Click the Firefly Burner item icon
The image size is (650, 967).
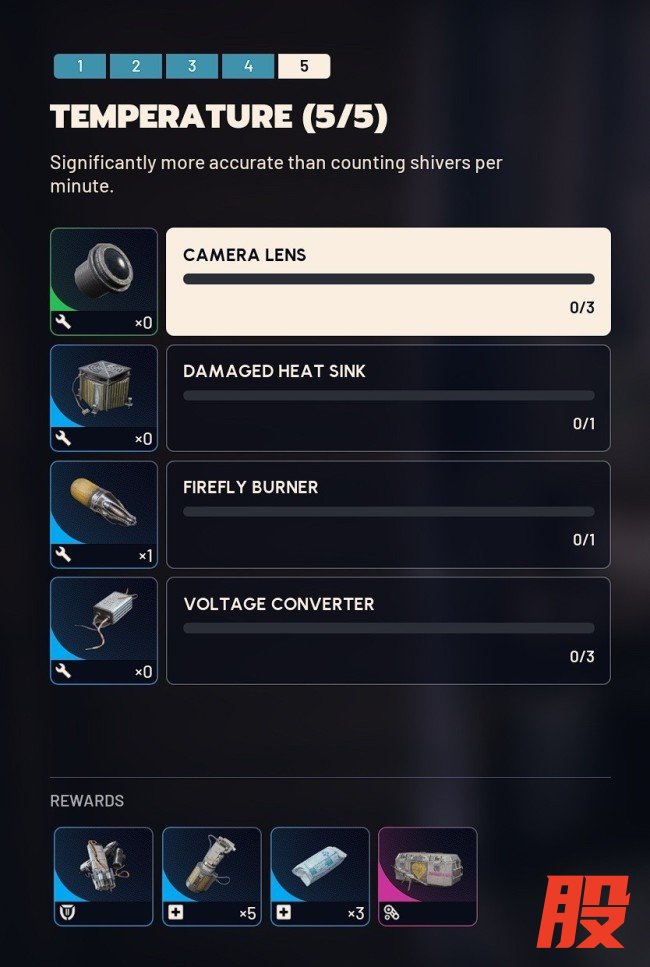pos(104,514)
